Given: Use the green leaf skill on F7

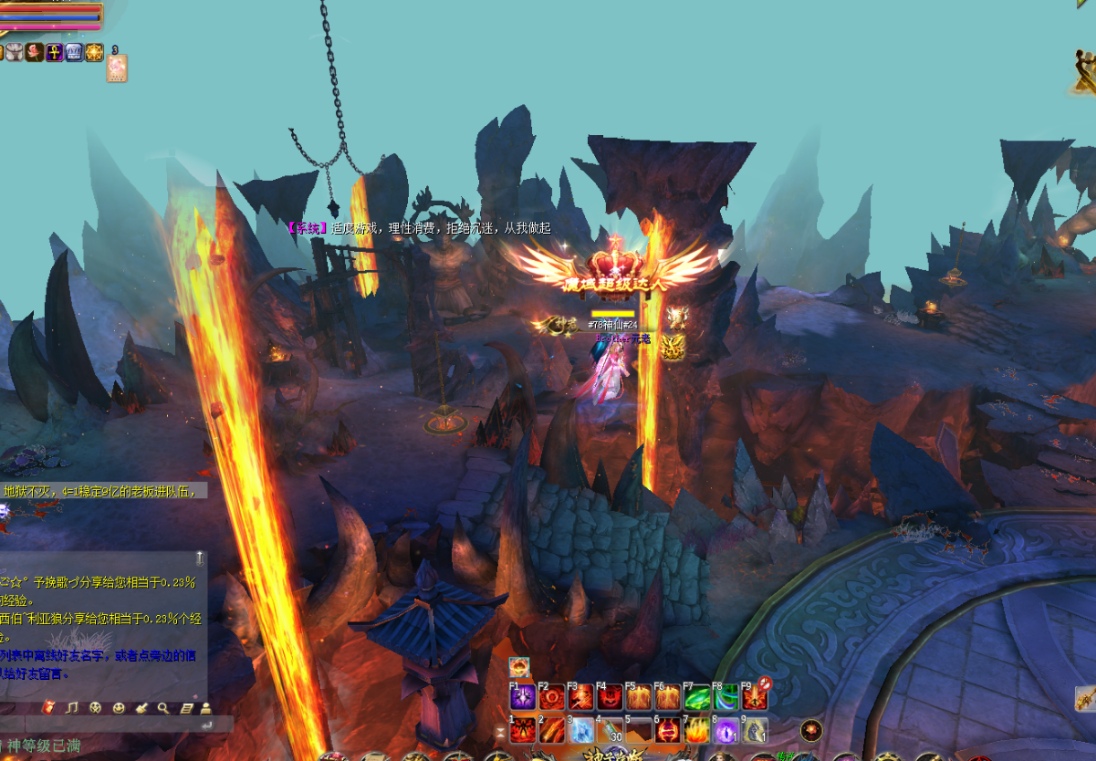Looking at the screenshot, I should click(x=697, y=698).
